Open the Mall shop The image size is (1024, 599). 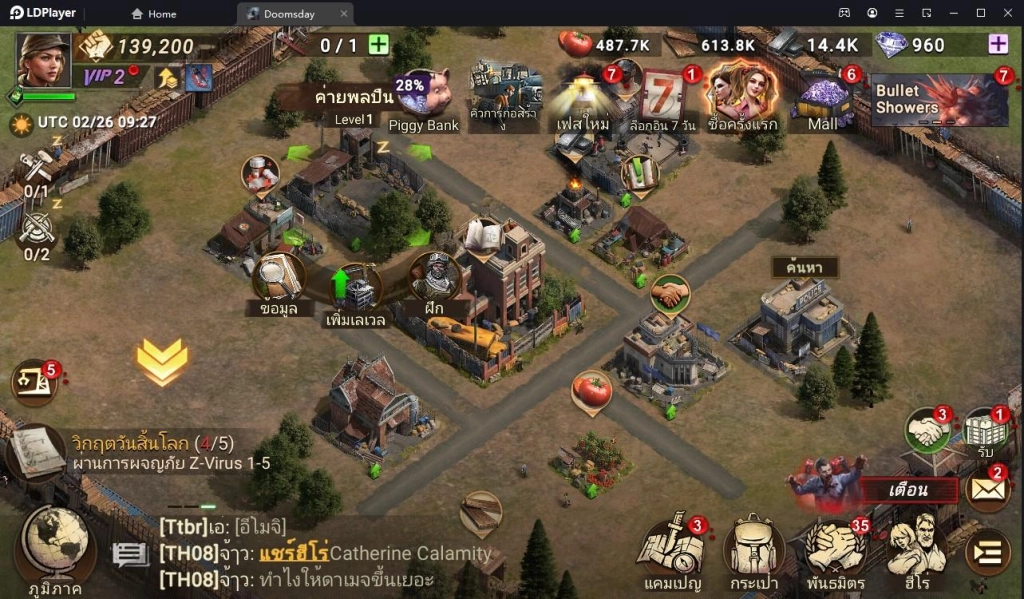tap(824, 100)
